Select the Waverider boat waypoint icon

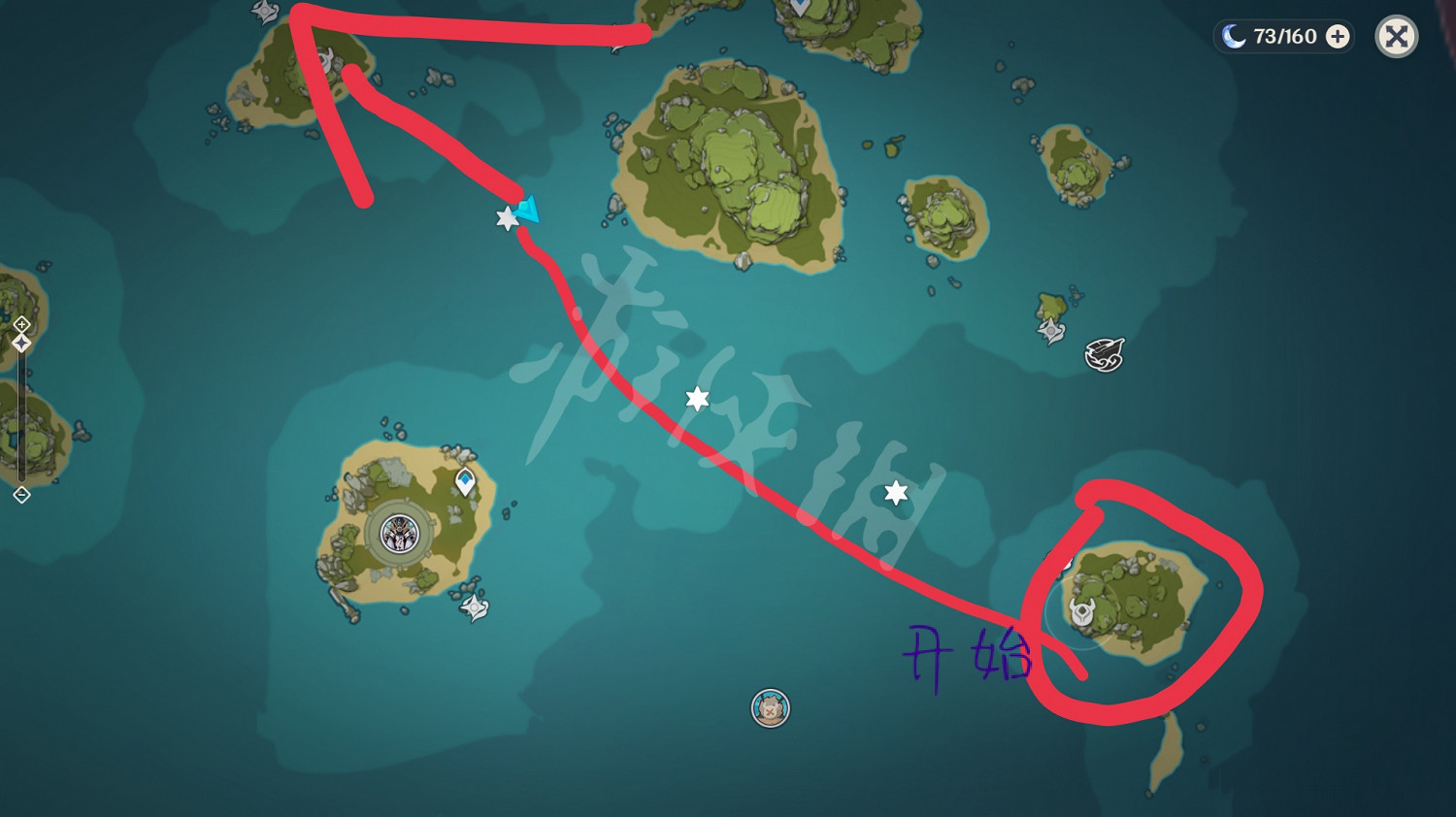[1105, 353]
